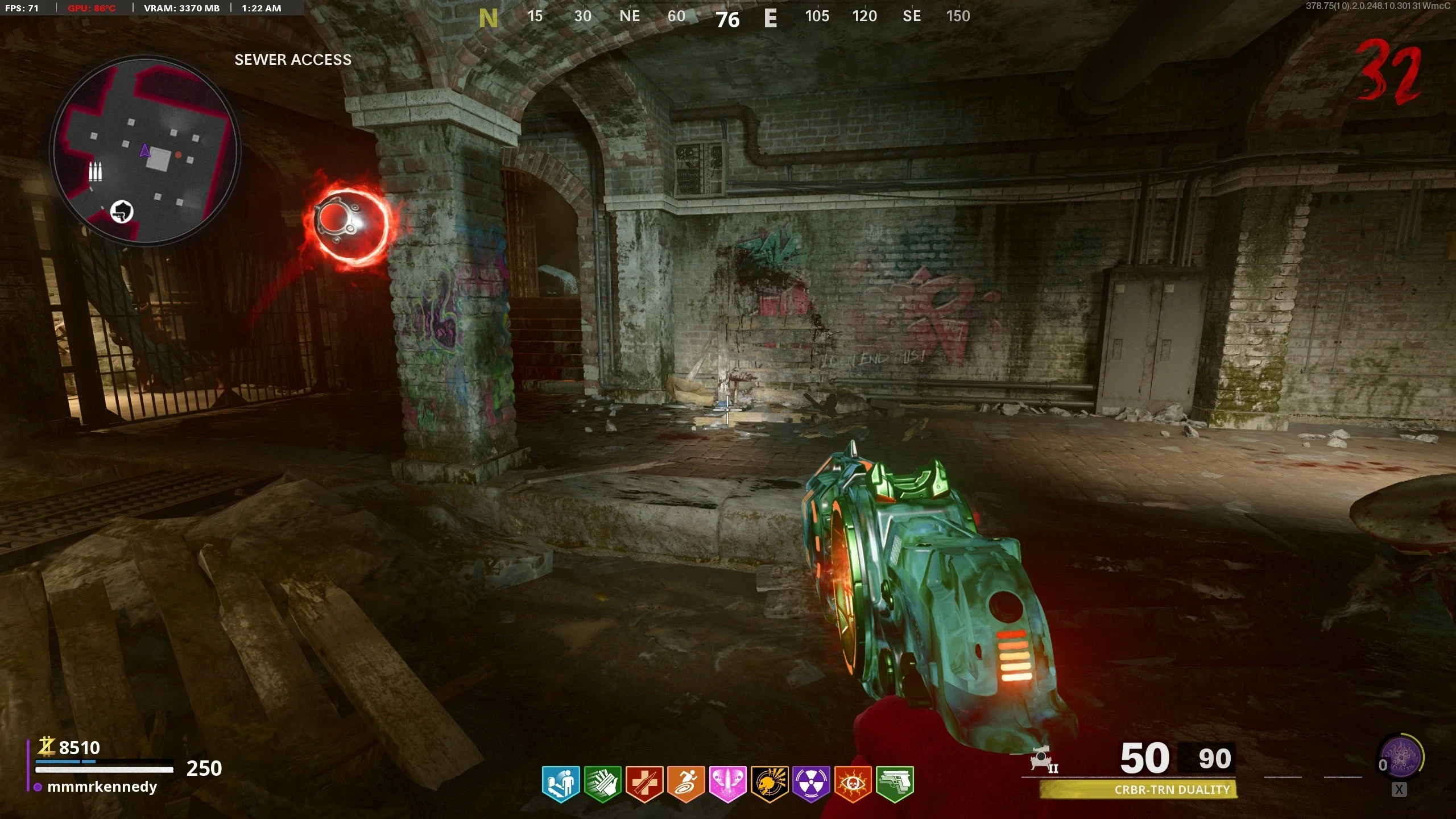Select the shield-and-pistol marker on minimap
Screen dimensions: 1456x819
coord(121,212)
